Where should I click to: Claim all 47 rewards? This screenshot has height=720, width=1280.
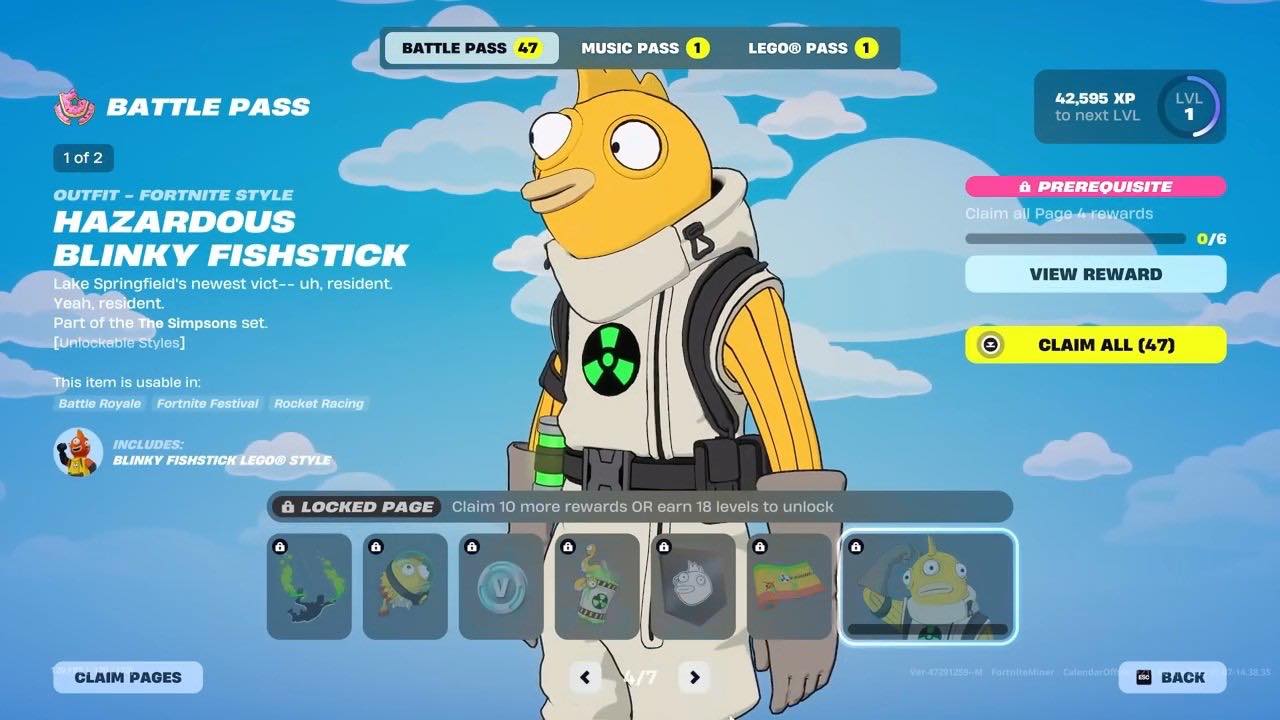1095,345
